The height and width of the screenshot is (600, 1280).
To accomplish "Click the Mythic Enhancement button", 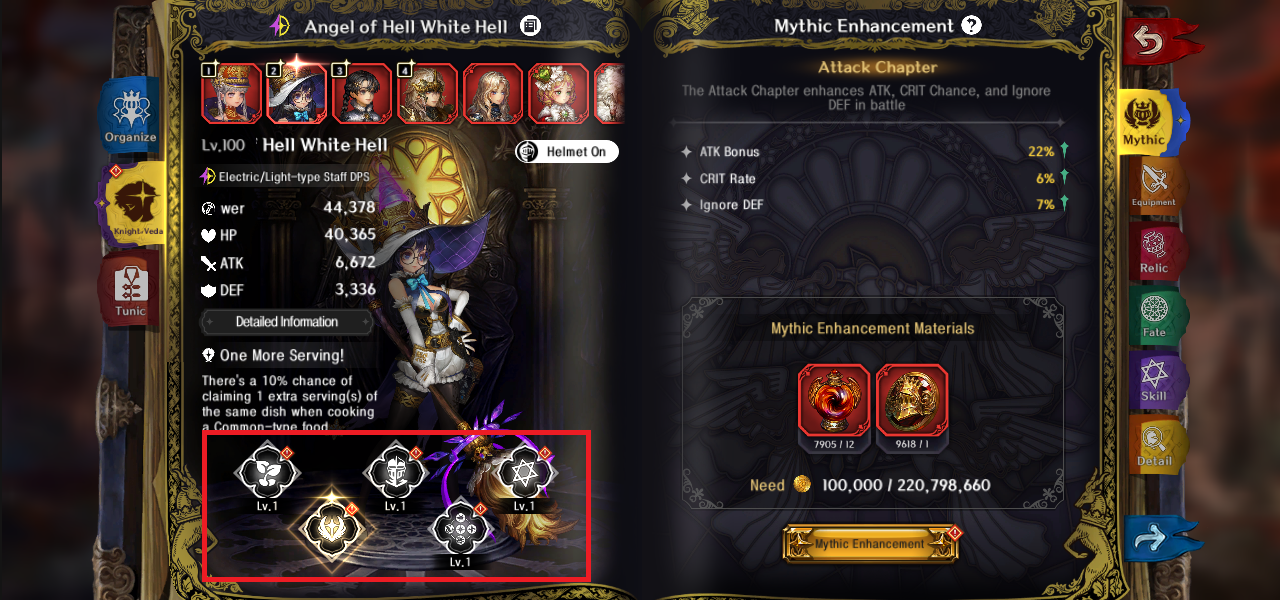I will point(869,544).
